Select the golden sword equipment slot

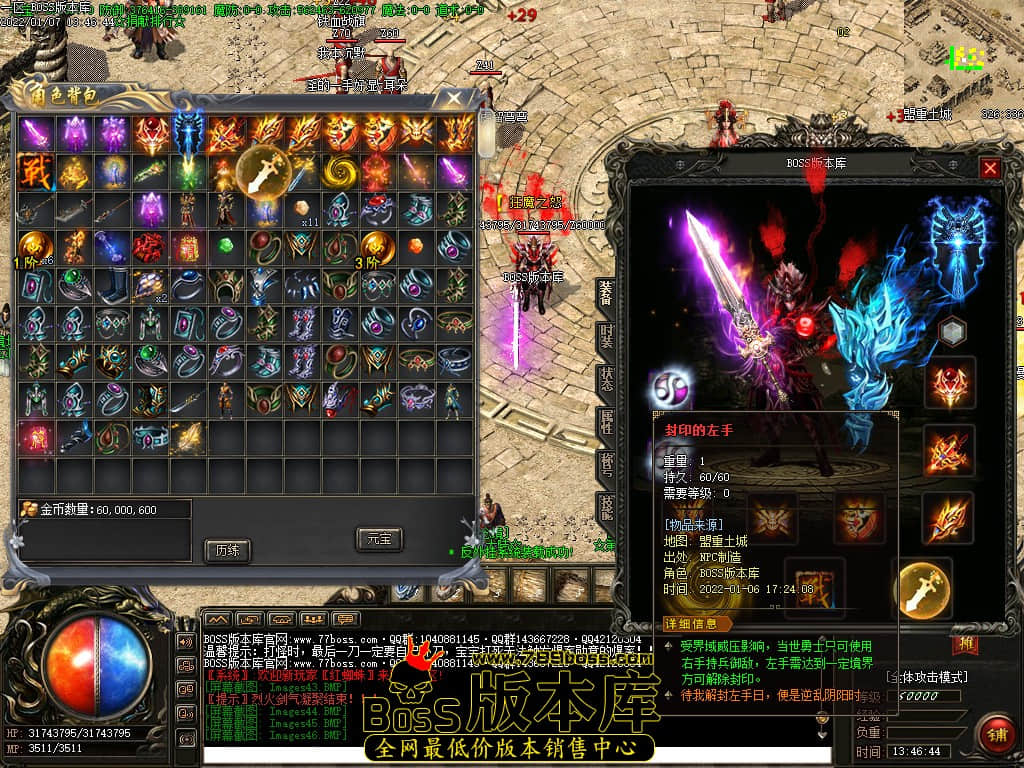921,589
